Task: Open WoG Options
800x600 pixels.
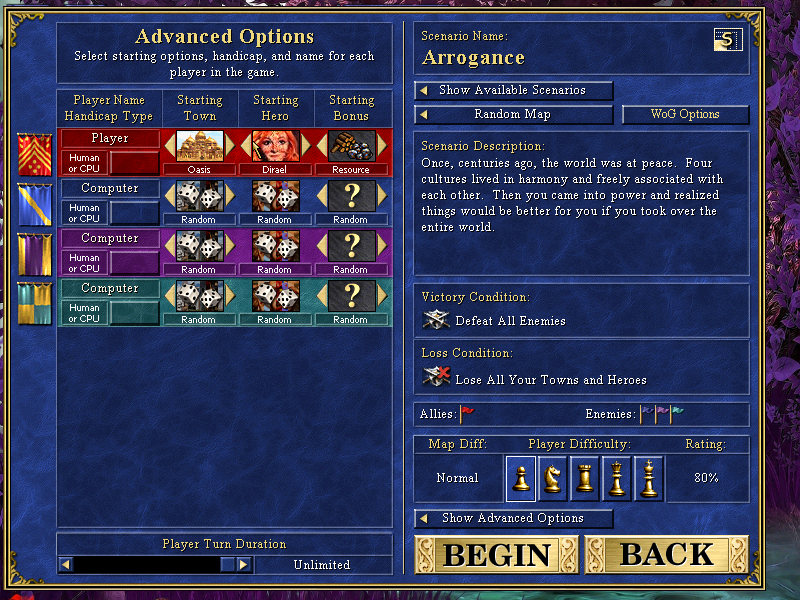Action: 685,114
